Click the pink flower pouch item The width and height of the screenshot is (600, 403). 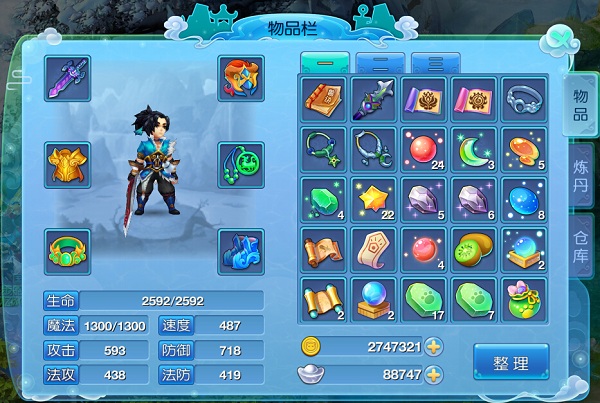524,298
